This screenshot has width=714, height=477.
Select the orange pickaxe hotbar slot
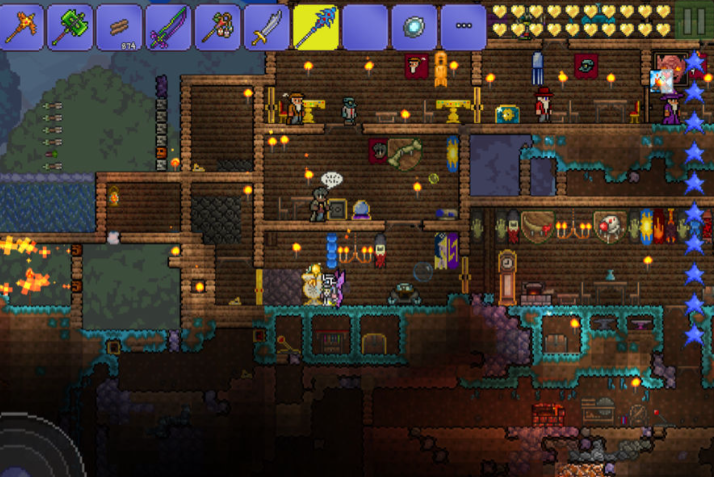pos(23,27)
